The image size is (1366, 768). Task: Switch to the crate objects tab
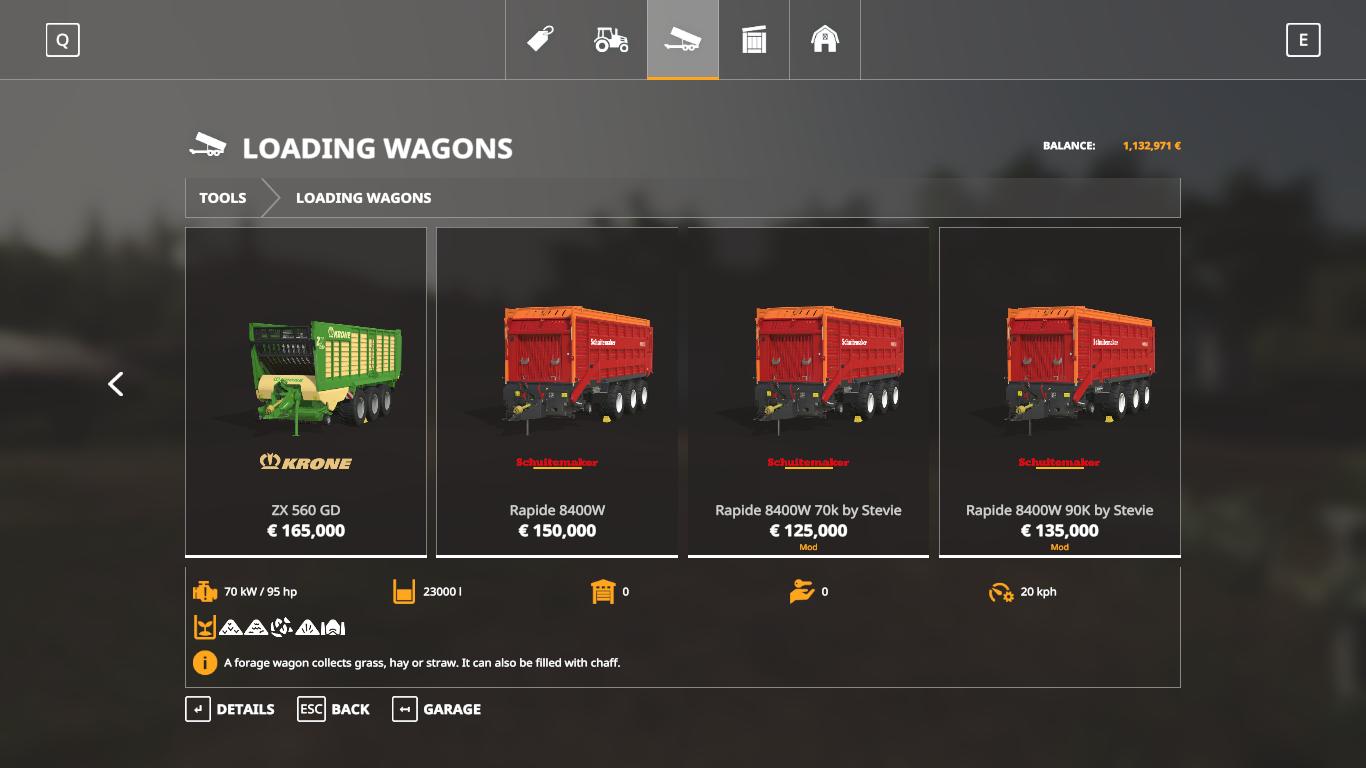pyautogui.click(x=754, y=40)
